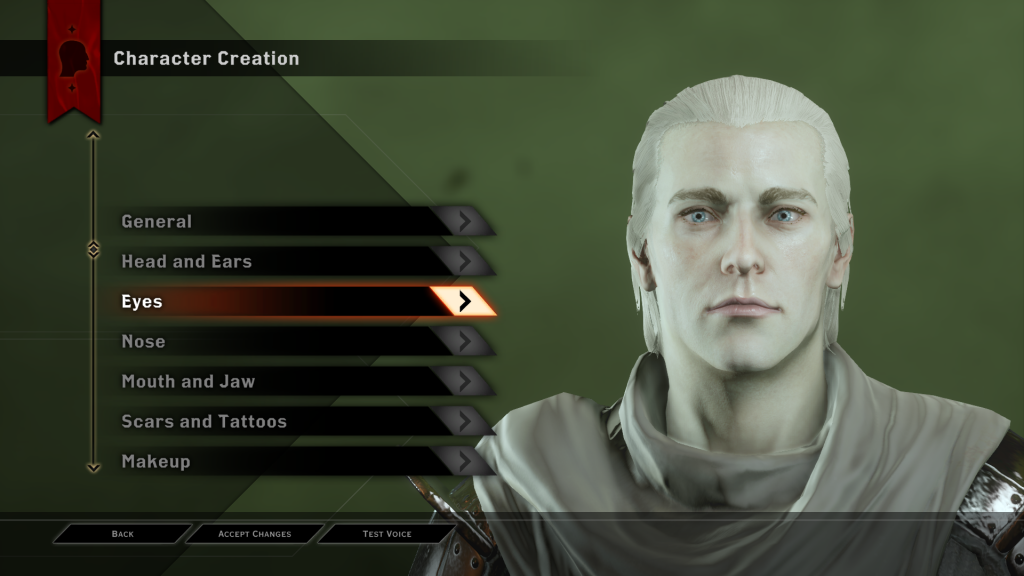
Task: Click the Back button
Action: [122, 534]
